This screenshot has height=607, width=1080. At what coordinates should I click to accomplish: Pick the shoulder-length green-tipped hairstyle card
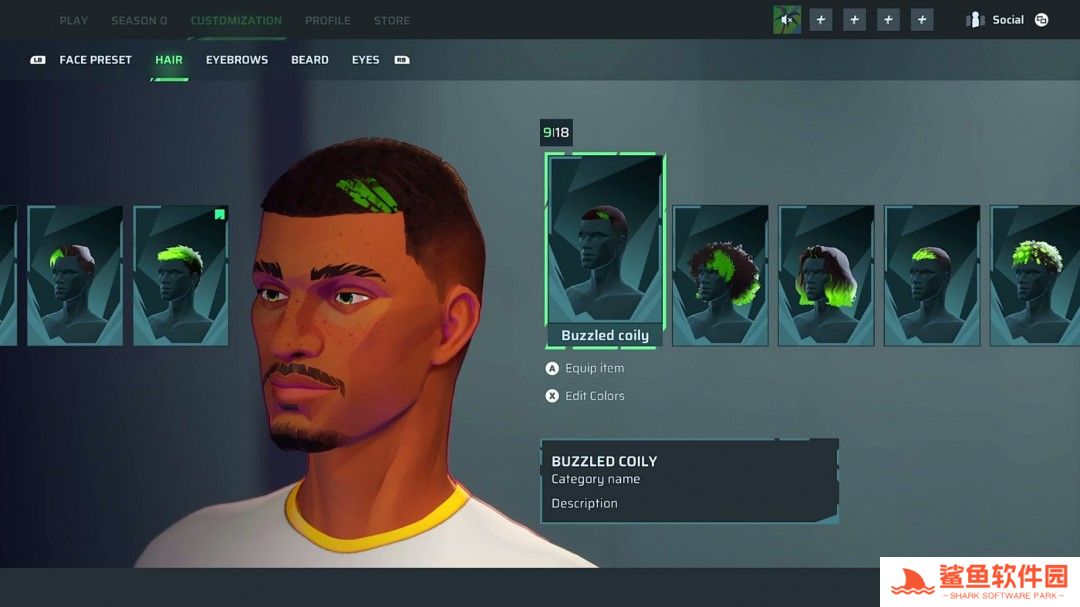coord(826,275)
